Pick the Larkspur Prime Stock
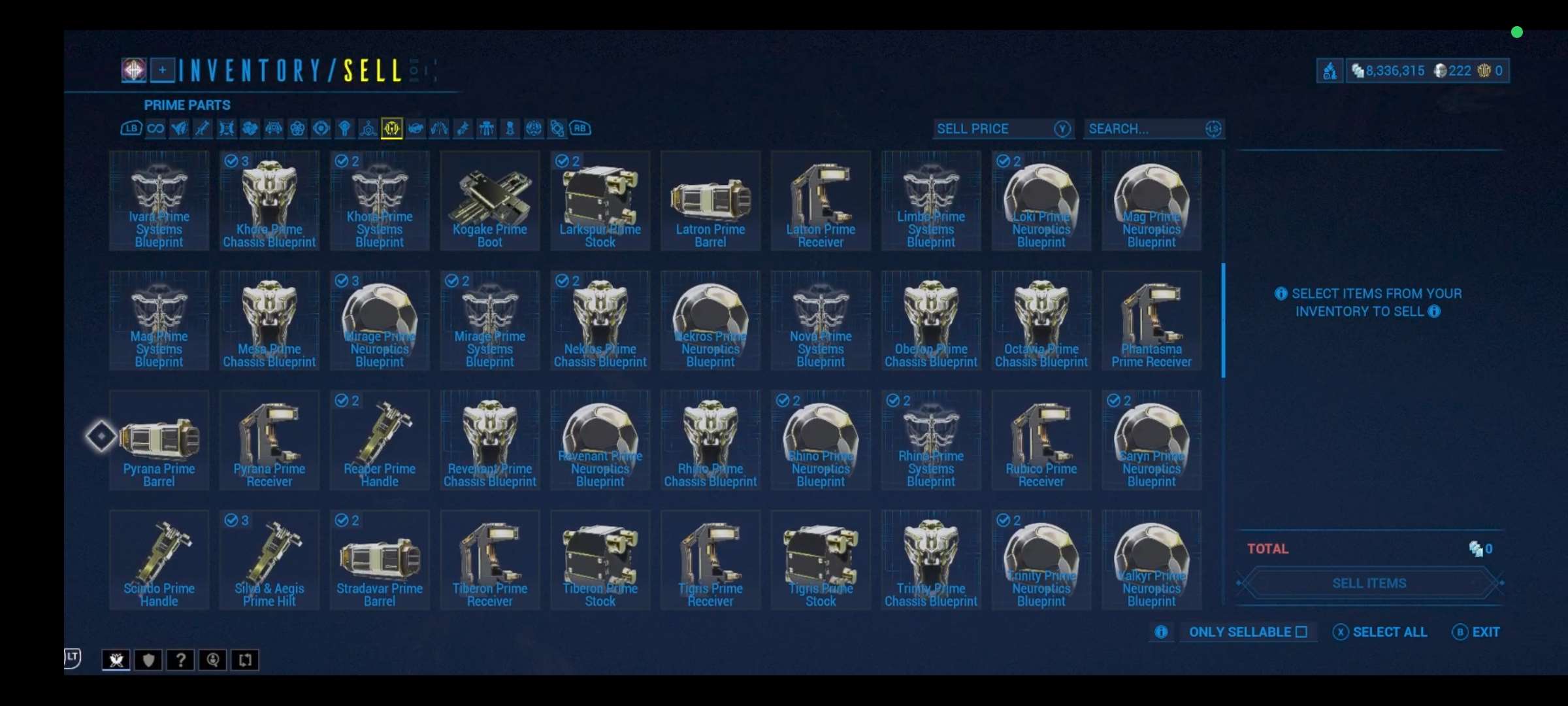The width and height of the screenshot is (1568, 706). point(600,201)
